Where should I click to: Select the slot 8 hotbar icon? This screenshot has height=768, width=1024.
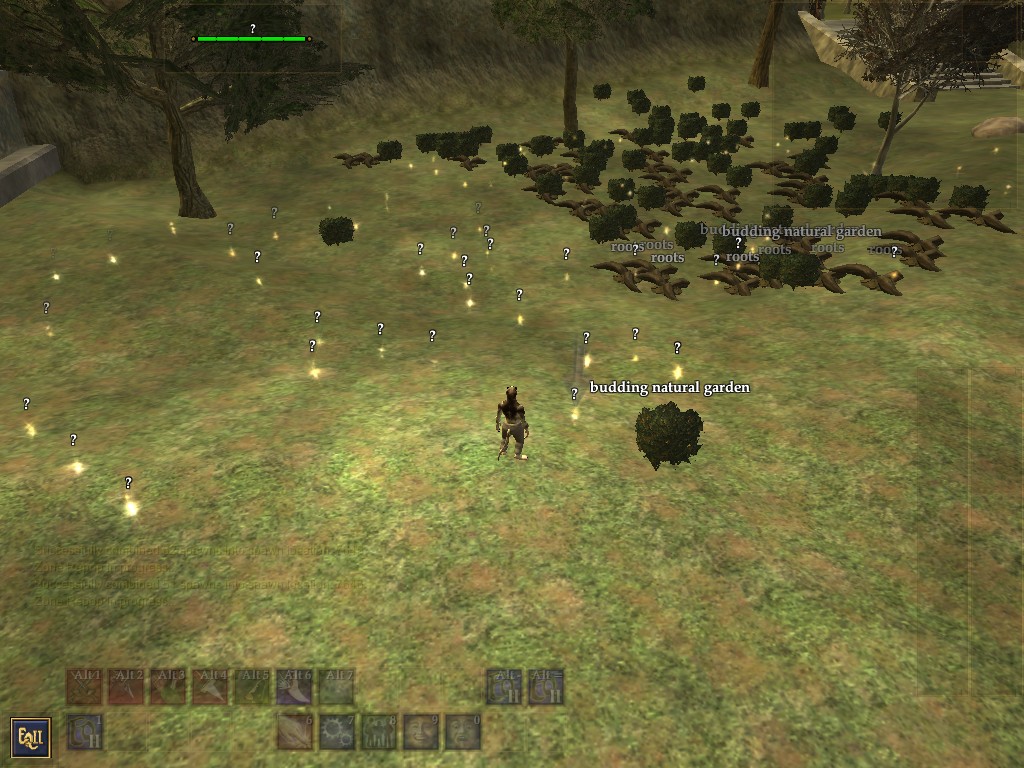(x=379, y=732)
